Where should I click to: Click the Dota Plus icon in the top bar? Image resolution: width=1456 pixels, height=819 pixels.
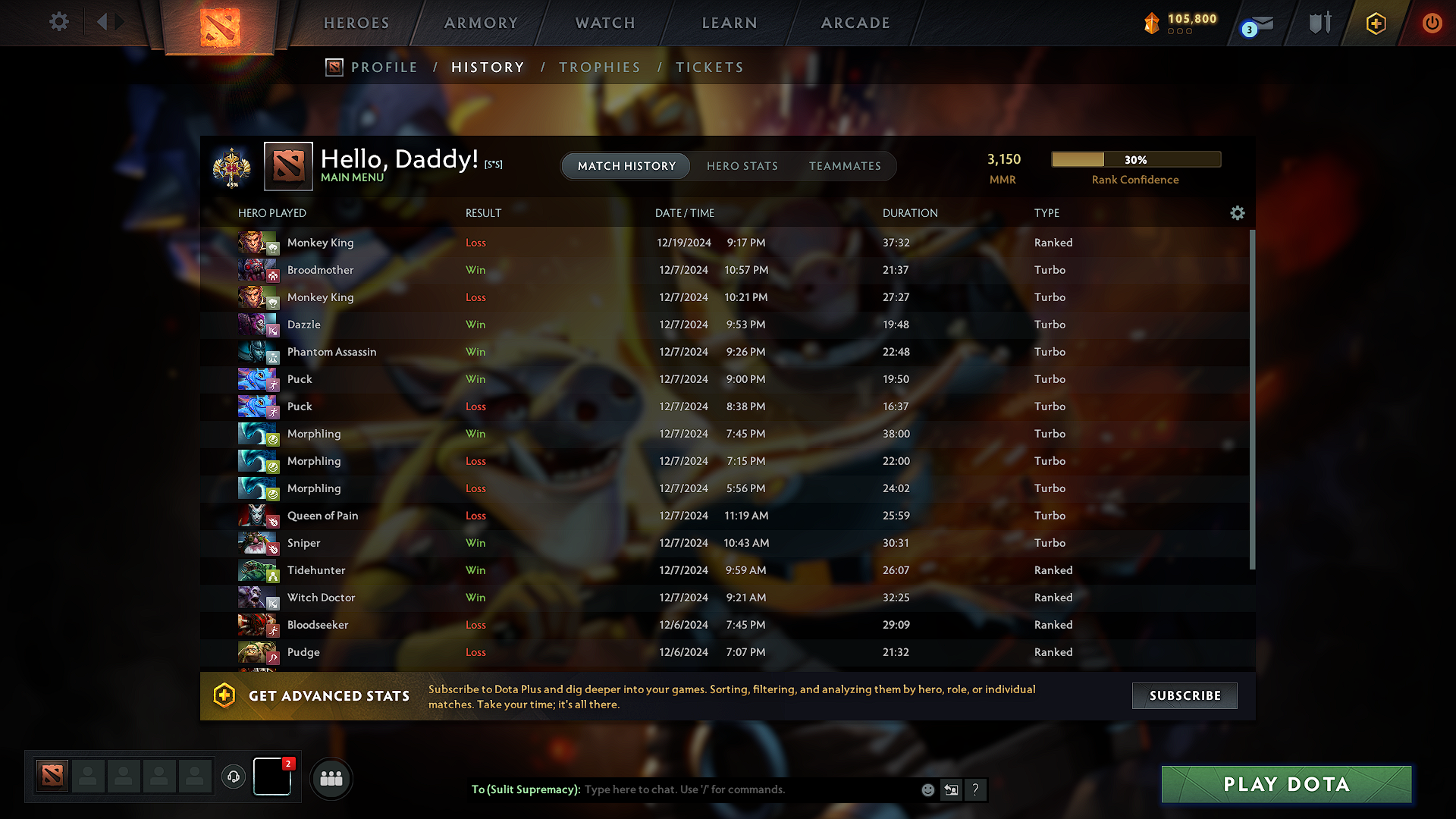(x=1375, y=22)
